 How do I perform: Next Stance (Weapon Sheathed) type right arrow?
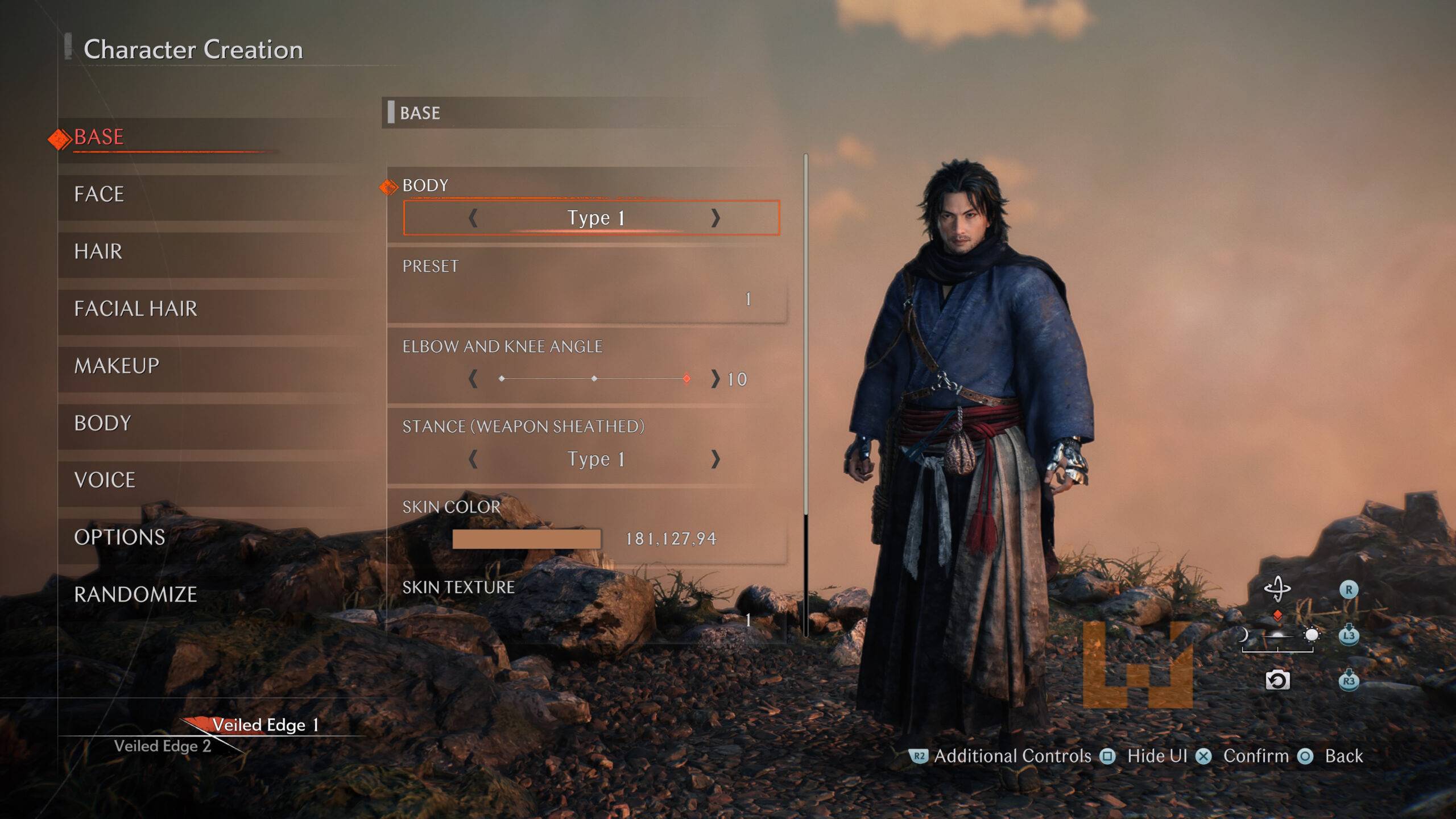pos(715,459)
